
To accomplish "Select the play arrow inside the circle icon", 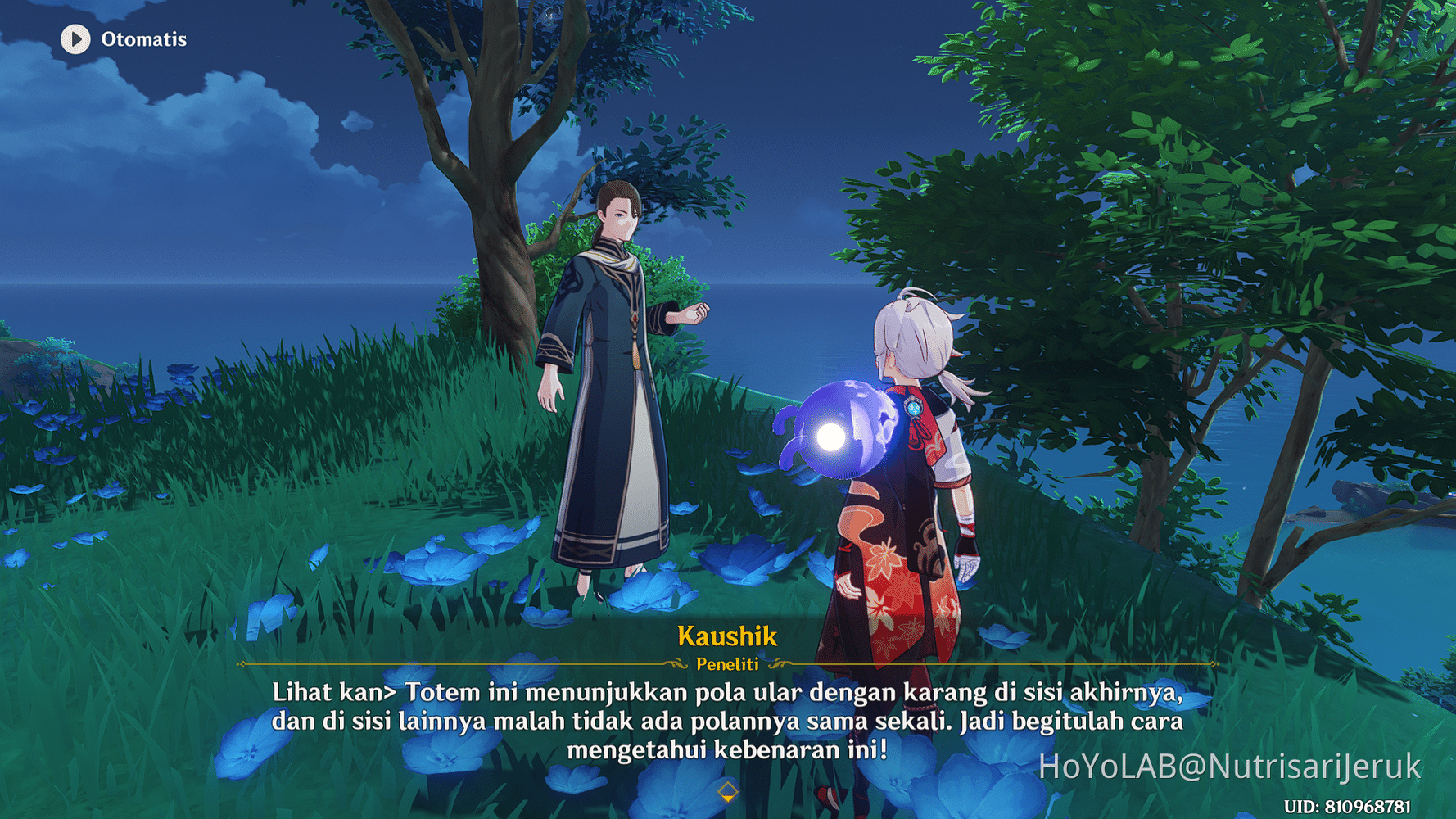I will (75, 38).
